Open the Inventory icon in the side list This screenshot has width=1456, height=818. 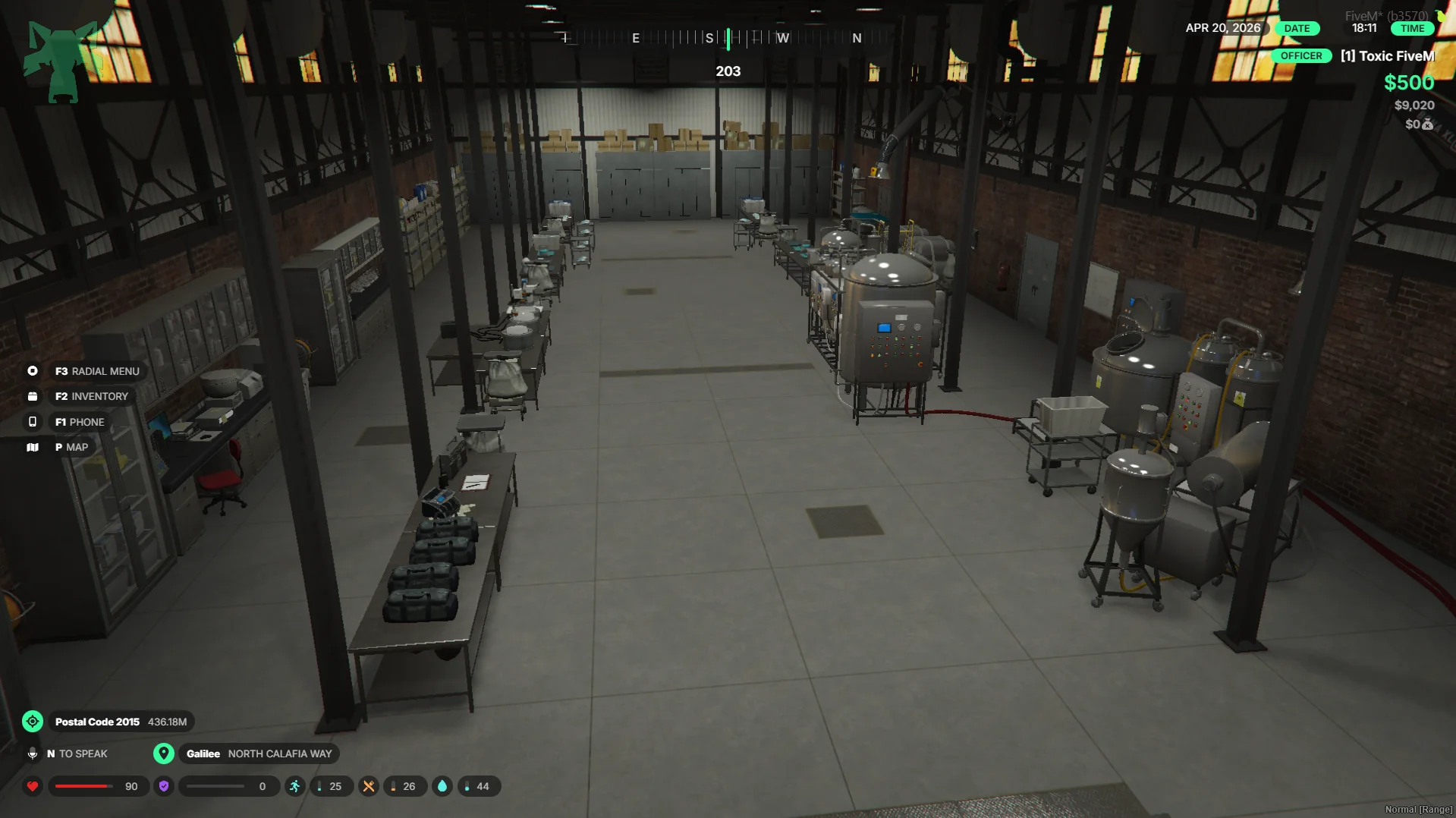tap(33, 396)
